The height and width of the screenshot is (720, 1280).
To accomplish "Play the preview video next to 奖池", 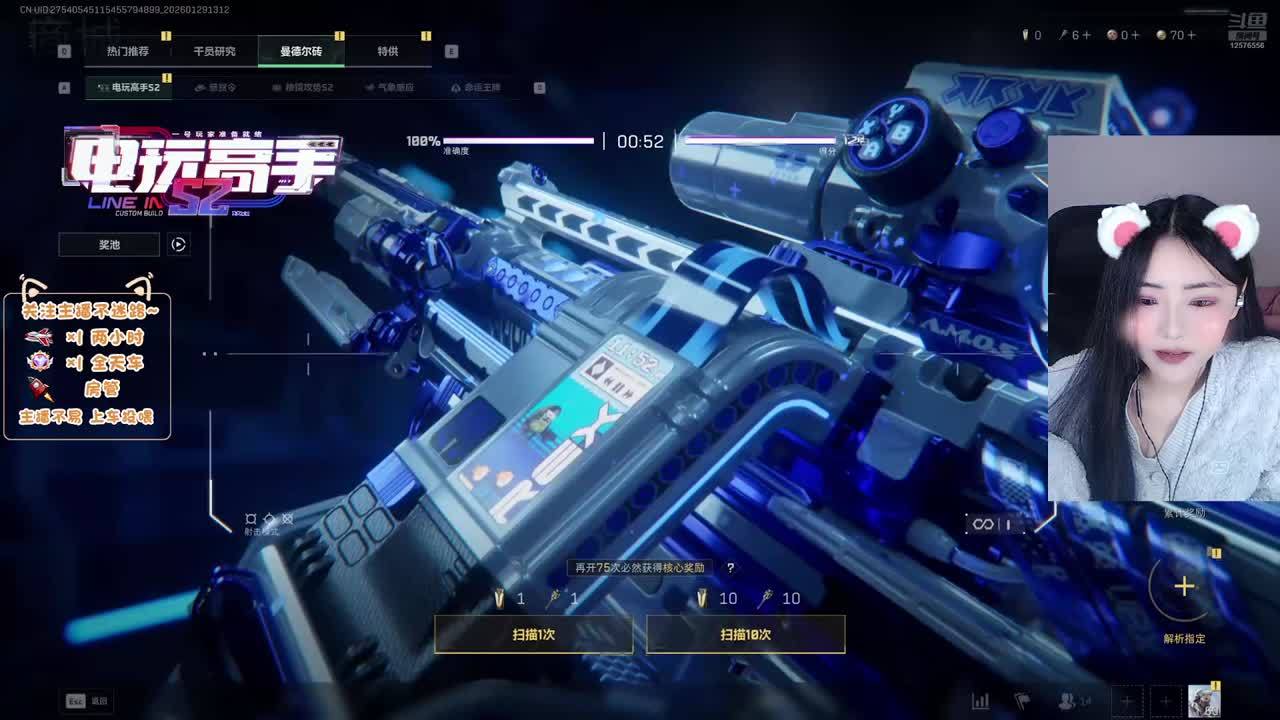I will click(178, 244).
